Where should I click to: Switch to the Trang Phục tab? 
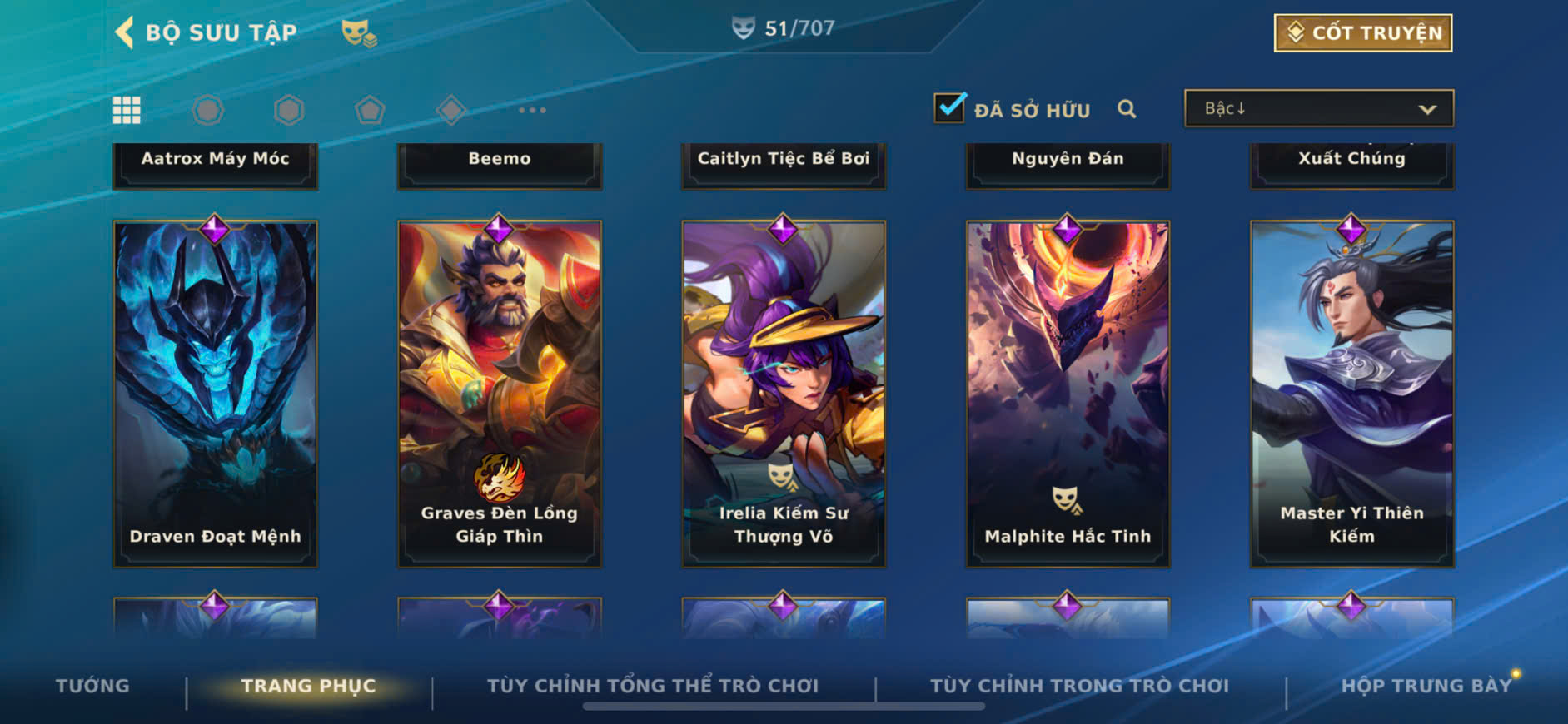(308, 686)
